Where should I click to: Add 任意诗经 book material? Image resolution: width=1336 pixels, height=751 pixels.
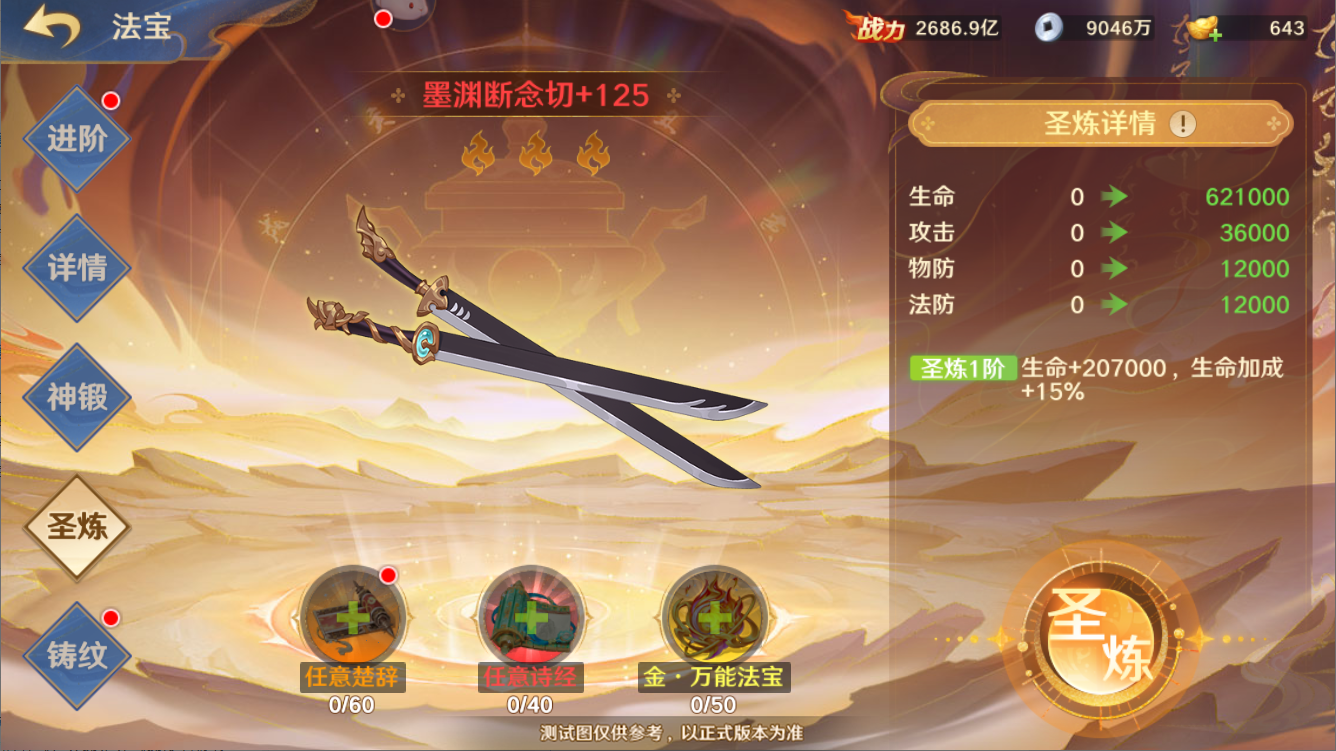(530, 618)
